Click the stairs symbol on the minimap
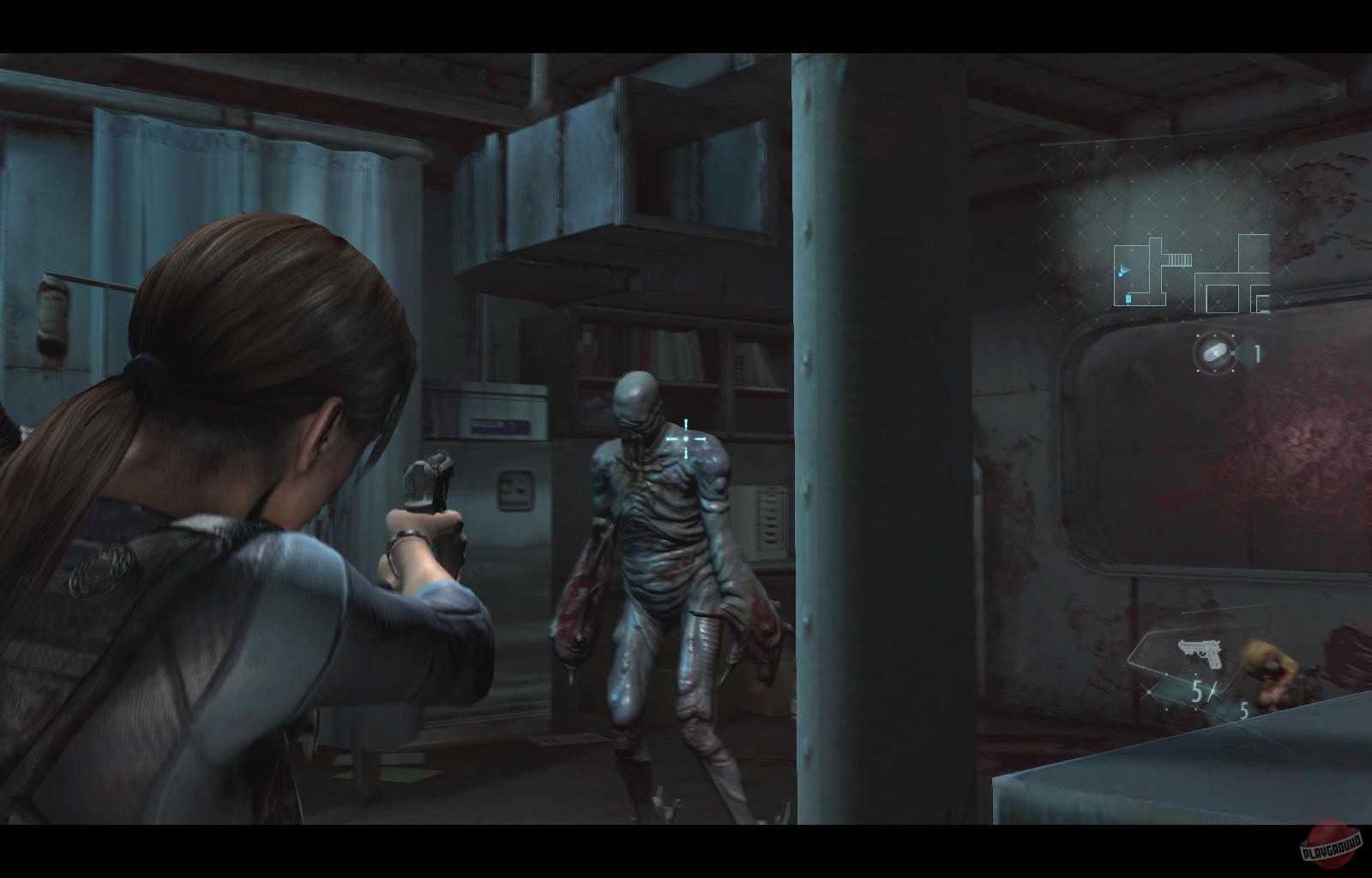The image size is (1372, 878). click(1179, 260)
